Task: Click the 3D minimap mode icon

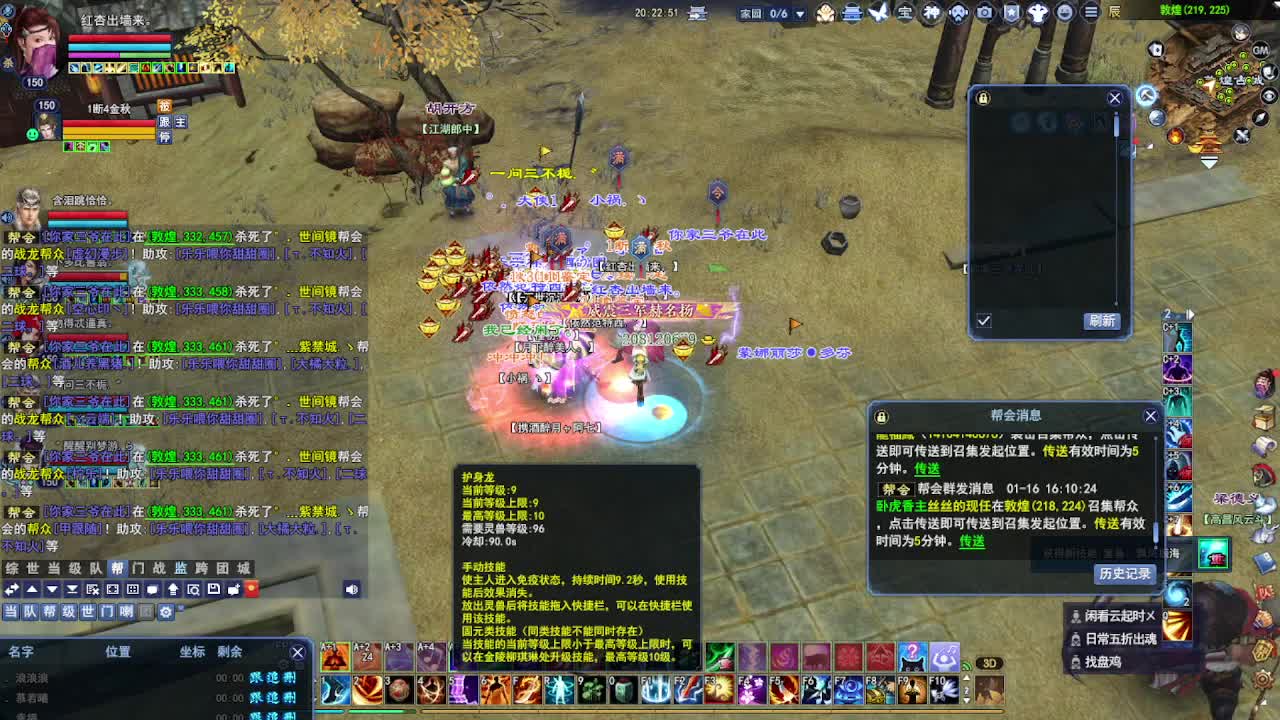Action: [x=989, y=662]
